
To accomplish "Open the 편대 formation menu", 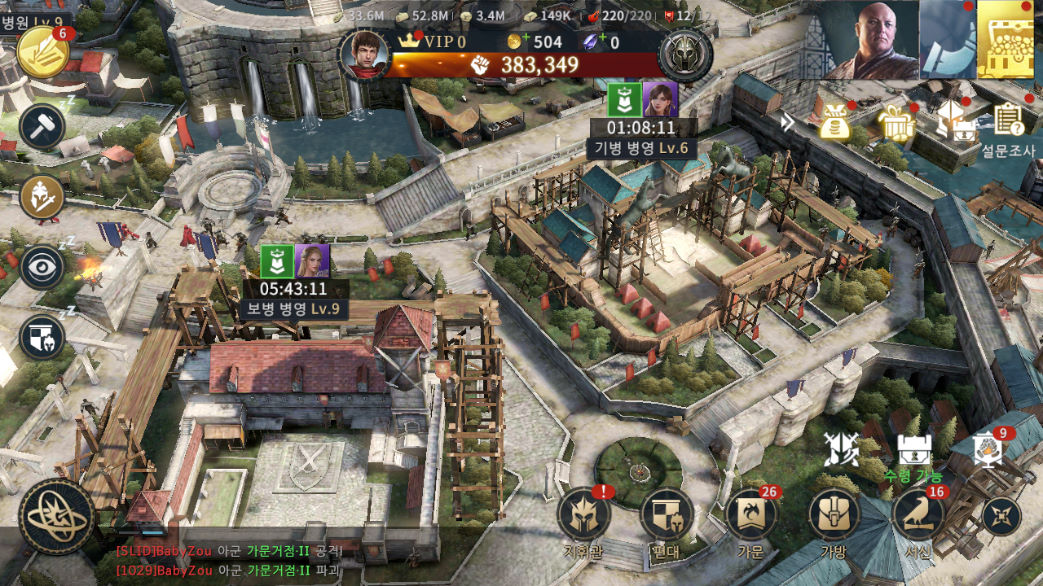I will tap(666, 514).
